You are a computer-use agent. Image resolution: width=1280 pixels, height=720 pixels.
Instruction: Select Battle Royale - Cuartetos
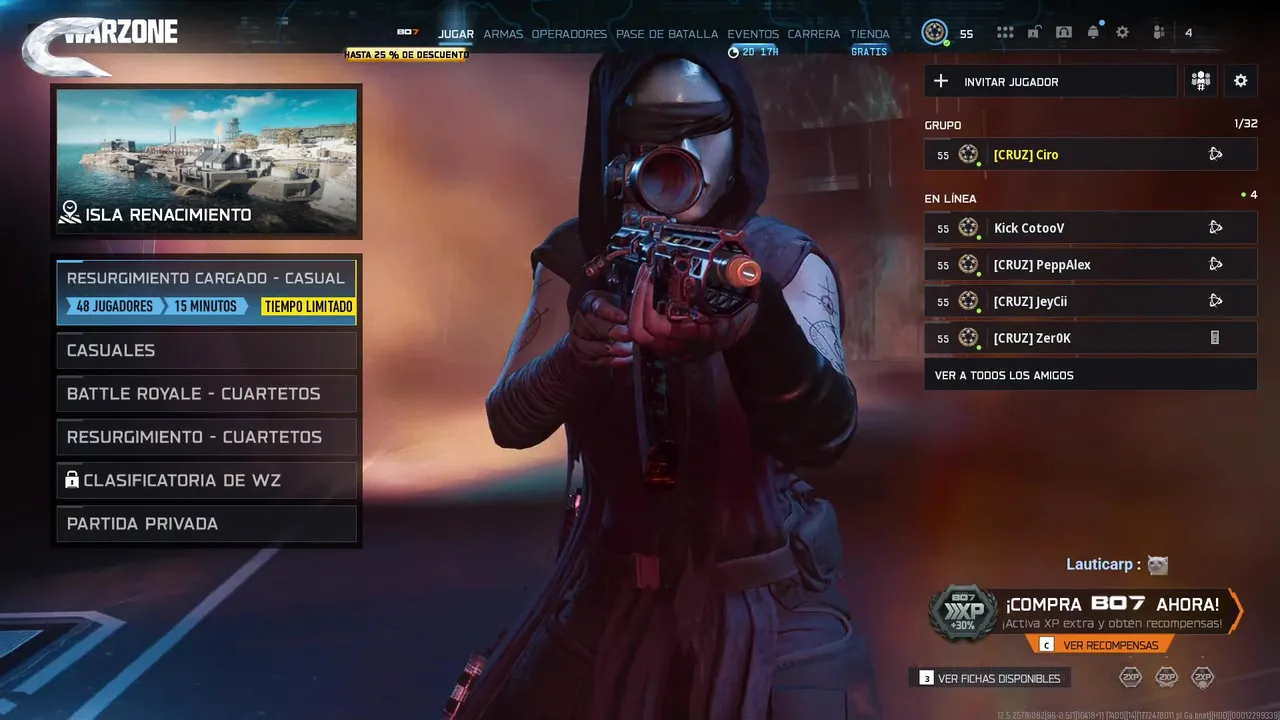pos(206,394)
